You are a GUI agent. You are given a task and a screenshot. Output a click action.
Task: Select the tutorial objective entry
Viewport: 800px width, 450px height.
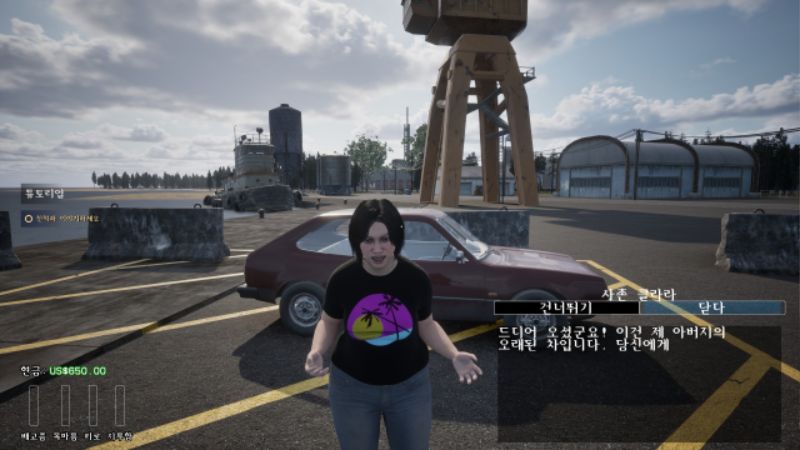62,219
